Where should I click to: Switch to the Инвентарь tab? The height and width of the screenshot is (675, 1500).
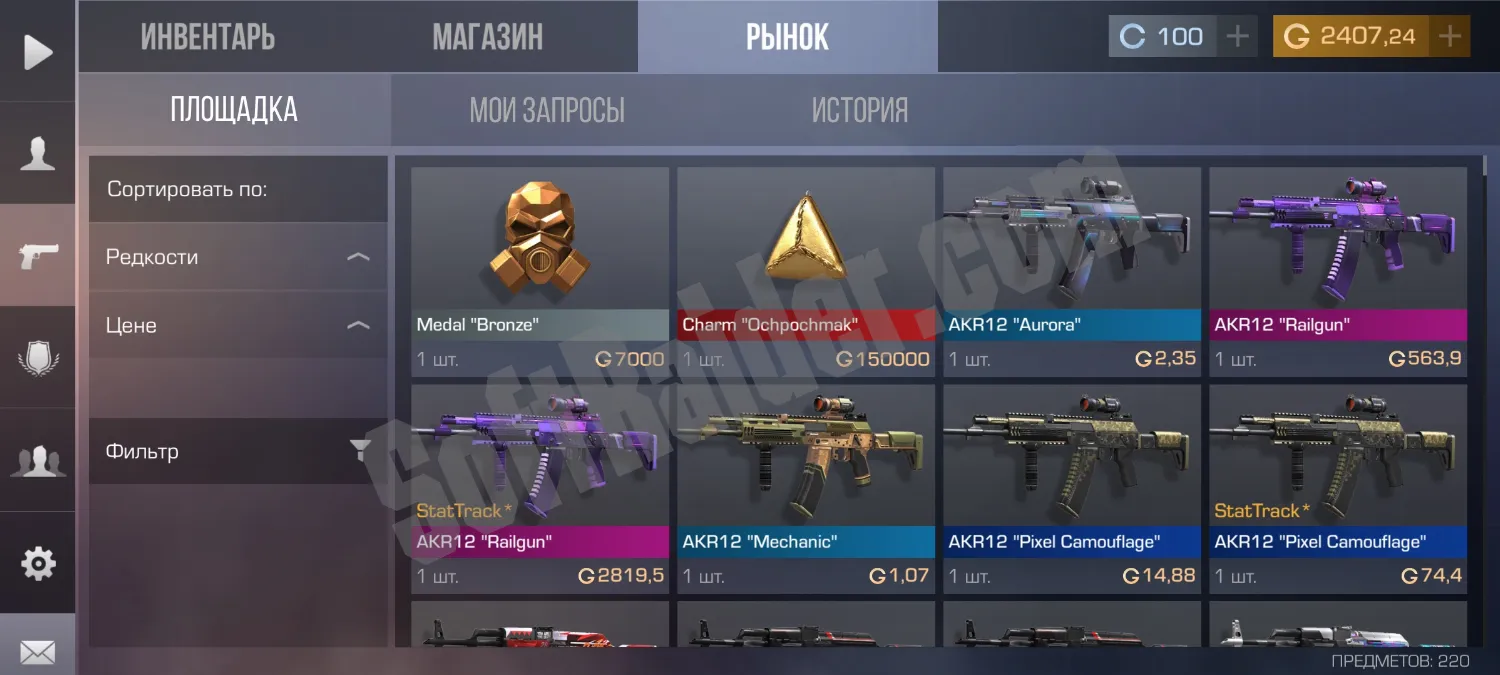tap(208, 37)
